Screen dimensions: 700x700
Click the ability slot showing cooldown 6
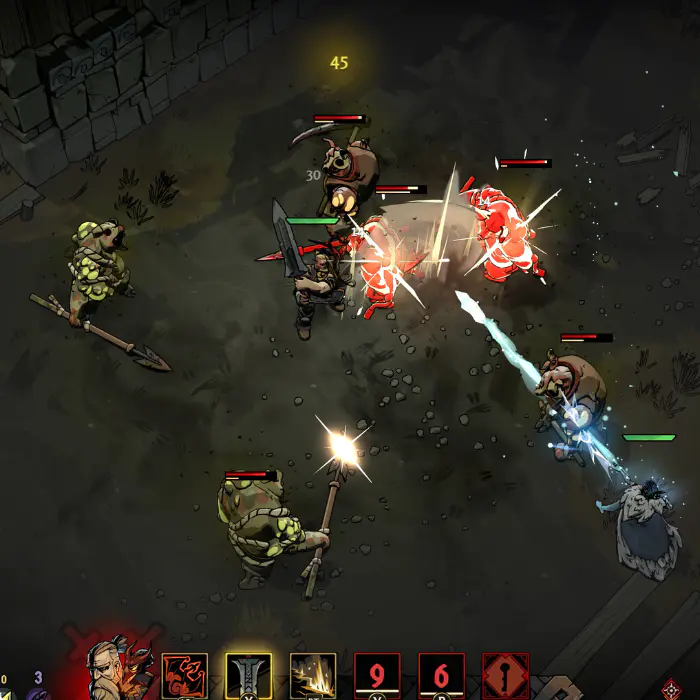[441, 676]
